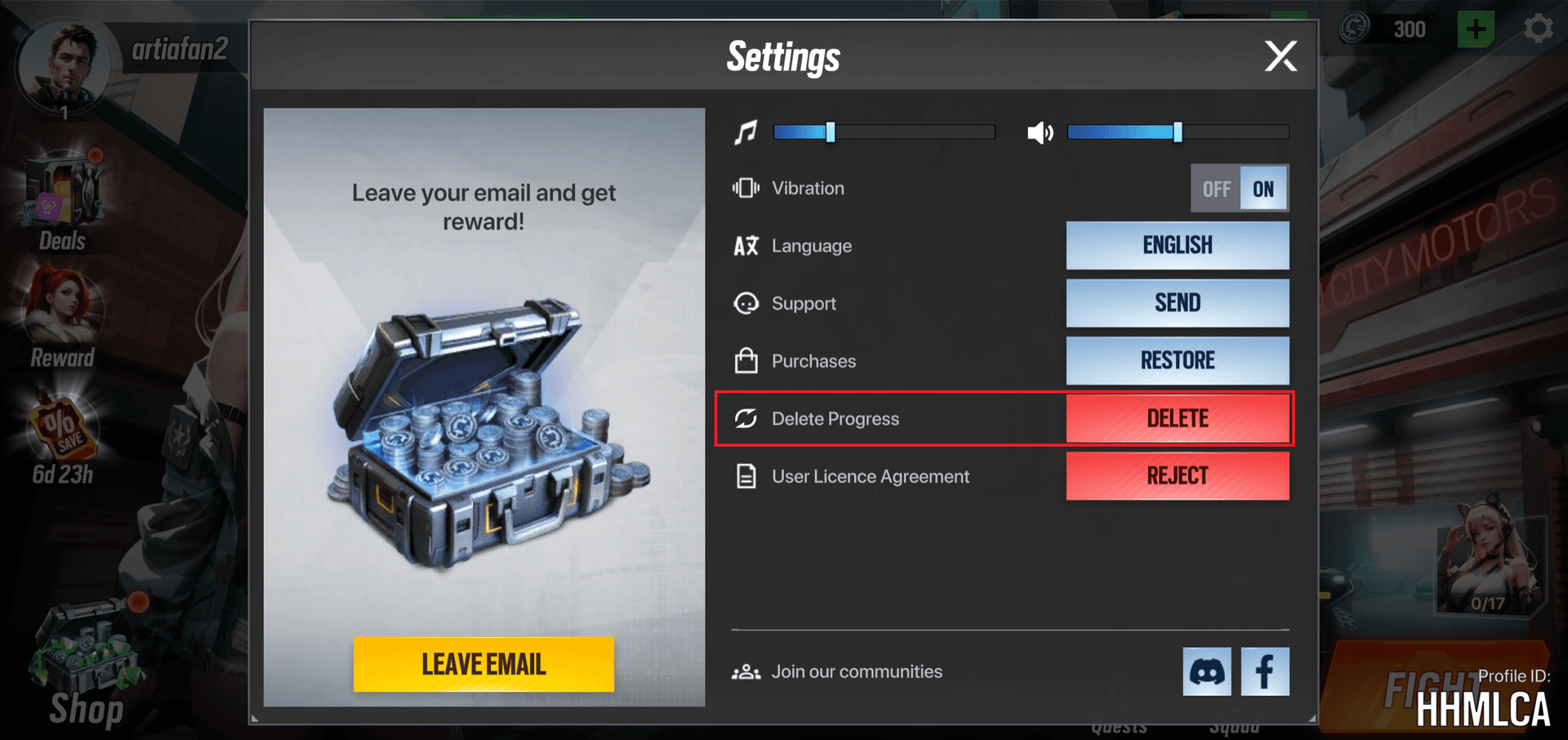1568x740 pixels.
Task: Close the Settings window
Action: coord(1280,56)
